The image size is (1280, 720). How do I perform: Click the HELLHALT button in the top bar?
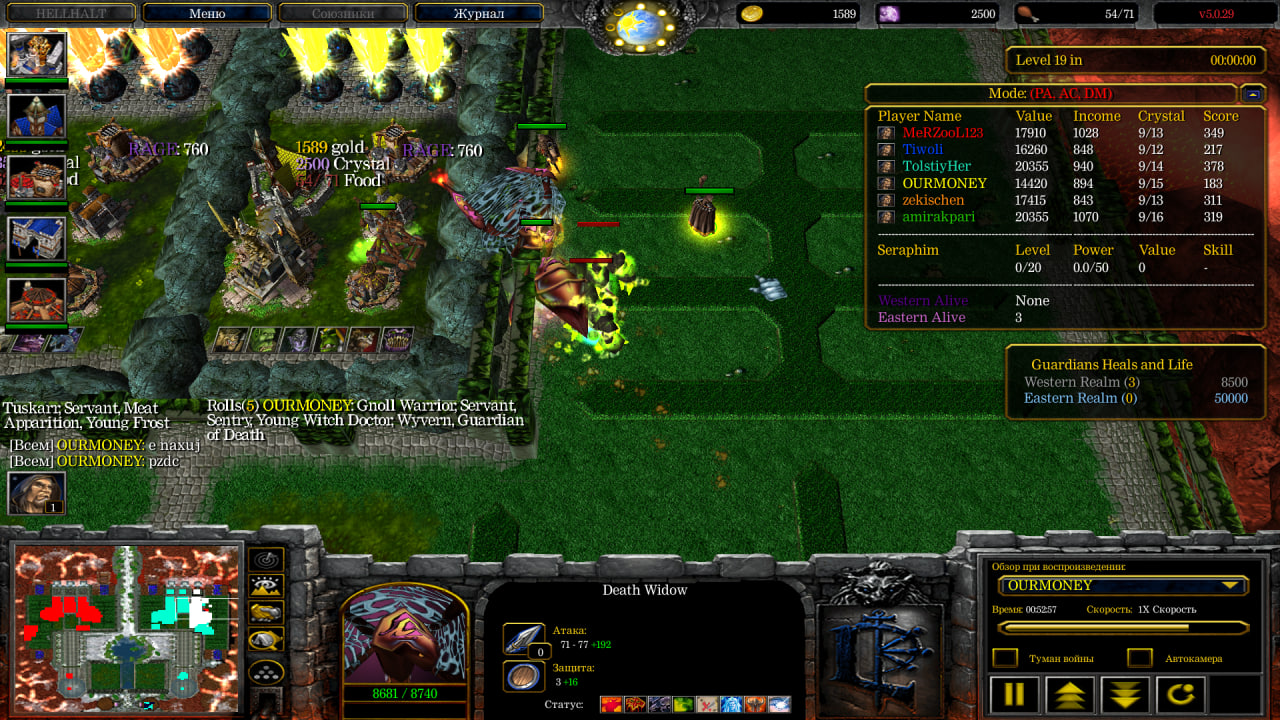coord(71,14)
